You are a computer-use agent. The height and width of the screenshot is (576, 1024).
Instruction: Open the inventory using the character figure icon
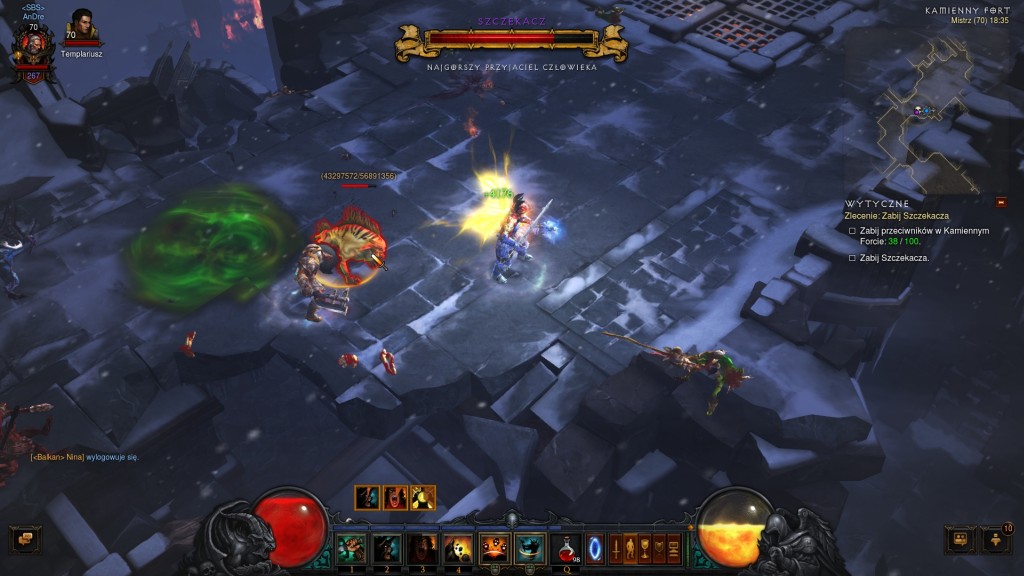[x=630, y=548]
